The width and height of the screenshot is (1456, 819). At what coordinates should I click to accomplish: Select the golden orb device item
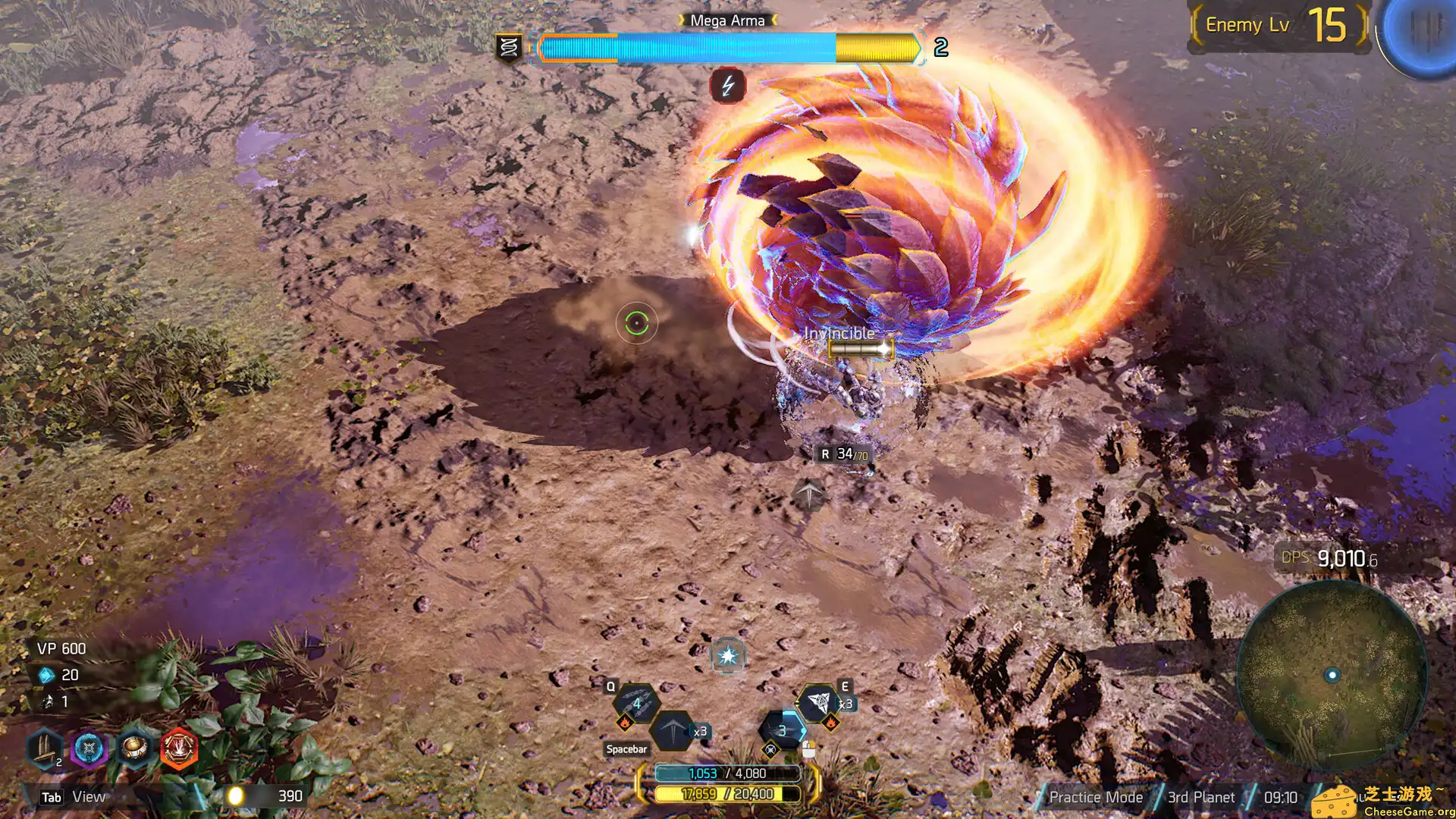click(134, 749)
